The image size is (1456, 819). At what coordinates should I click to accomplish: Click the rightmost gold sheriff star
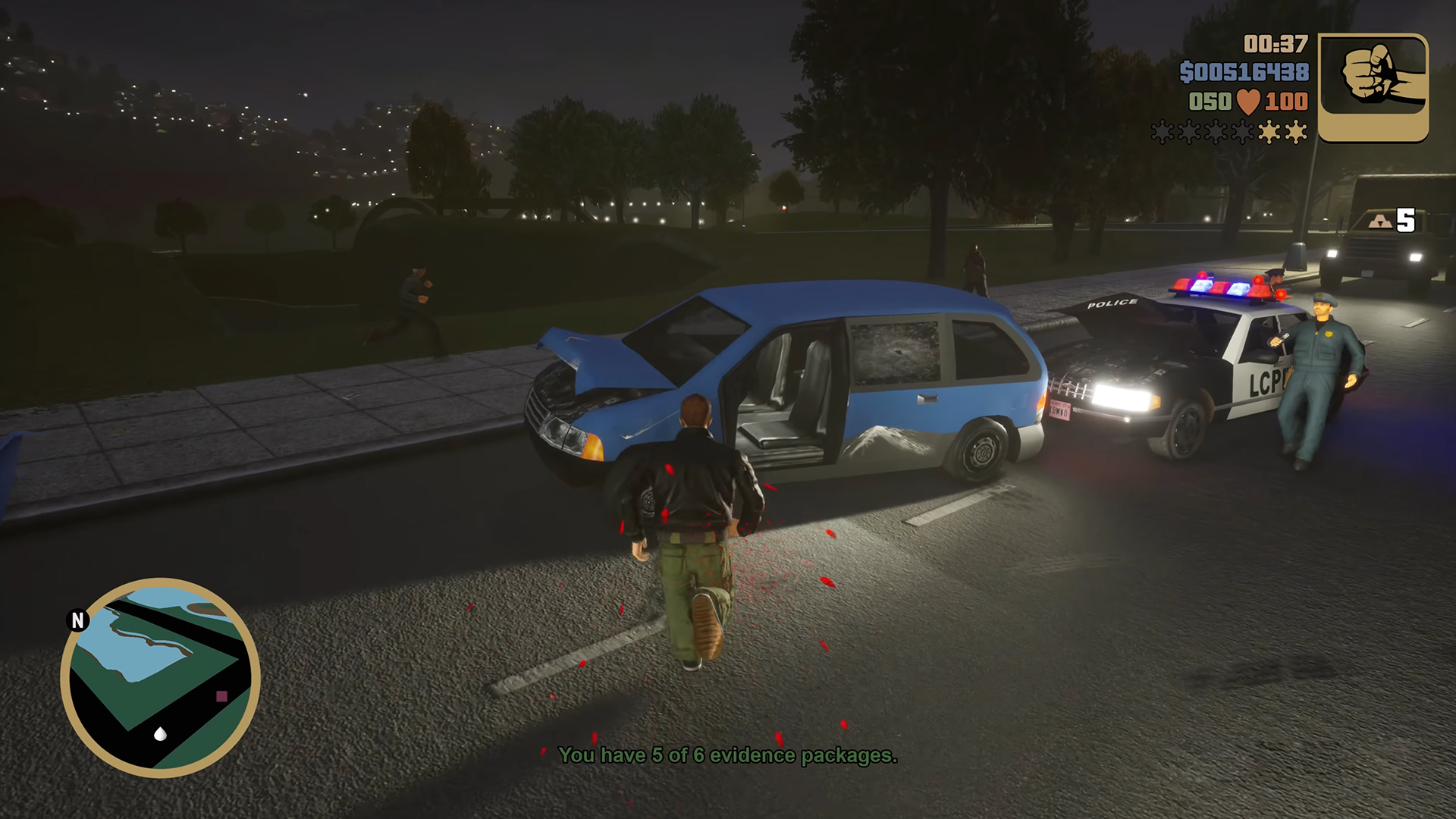pyautogui.click(x=1295, y=133)
